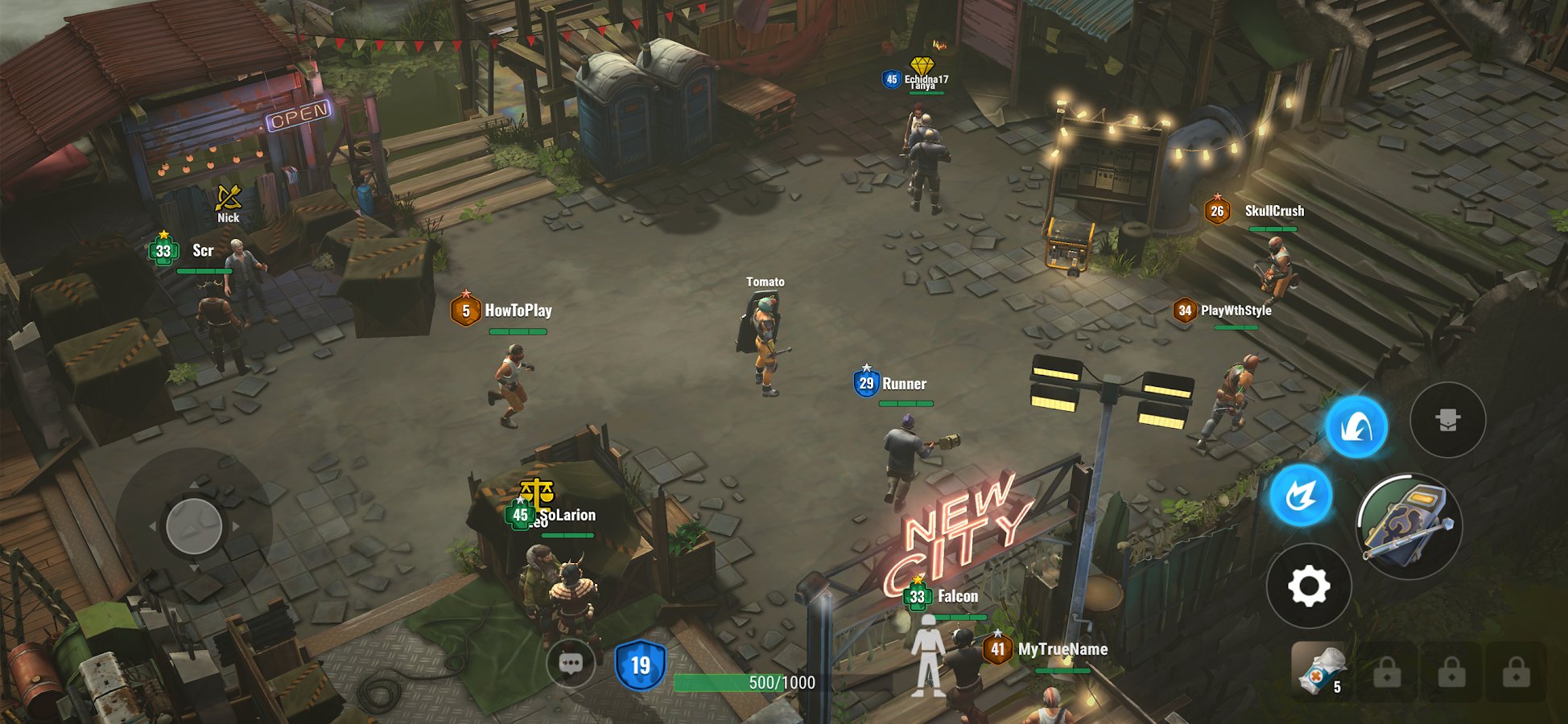1568x724 pixels.
Task: Activate the blue leap ability
Action: [x=1356, y=427]
